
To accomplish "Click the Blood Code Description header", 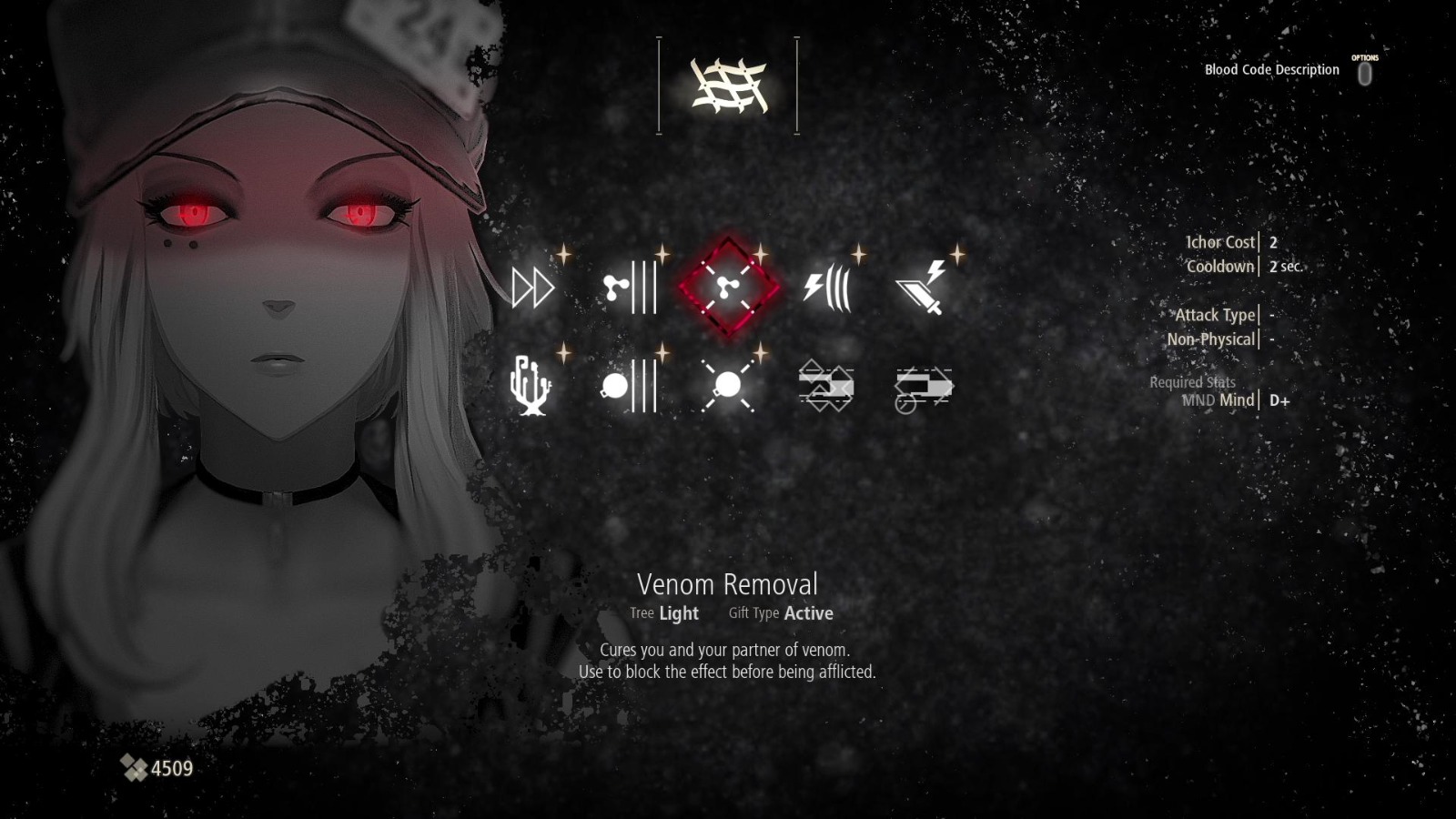I will pos(1272,69).
